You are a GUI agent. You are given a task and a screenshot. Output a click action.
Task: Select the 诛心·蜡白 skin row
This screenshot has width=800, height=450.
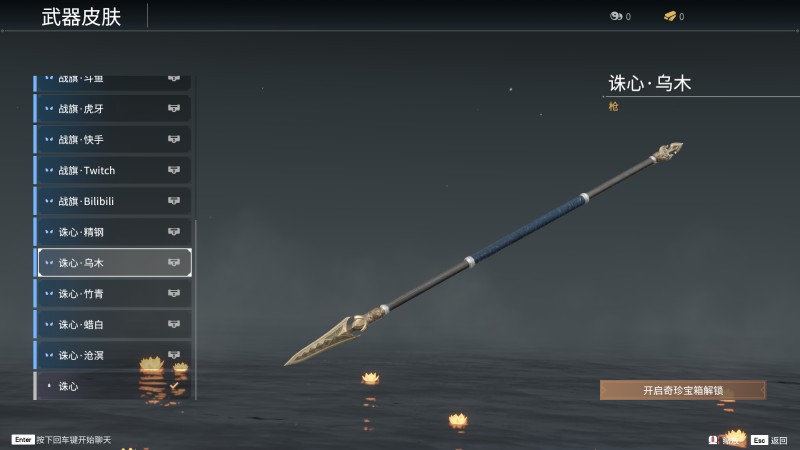pyautogui.click(x=113, y=325)
